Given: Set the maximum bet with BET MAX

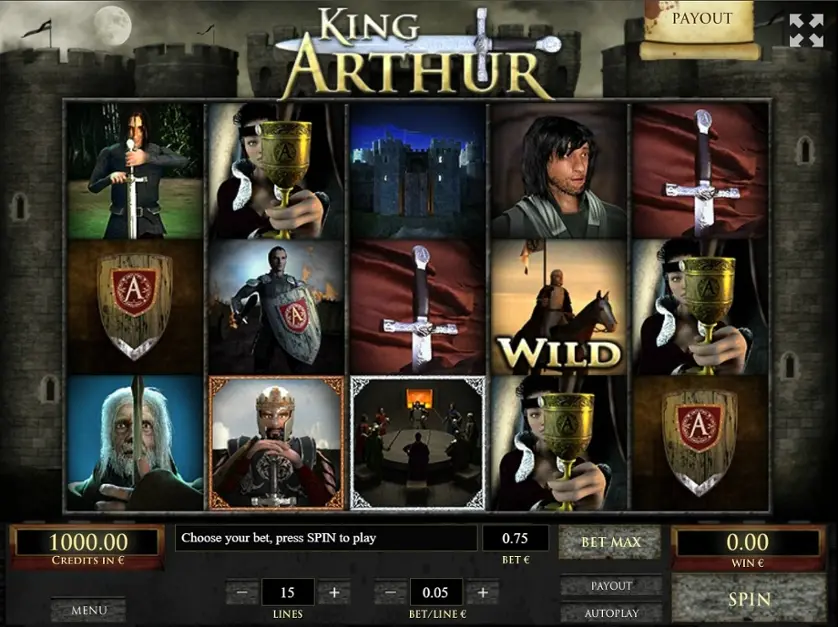Looking at the screenshot, I should click(x=611, y=543).
